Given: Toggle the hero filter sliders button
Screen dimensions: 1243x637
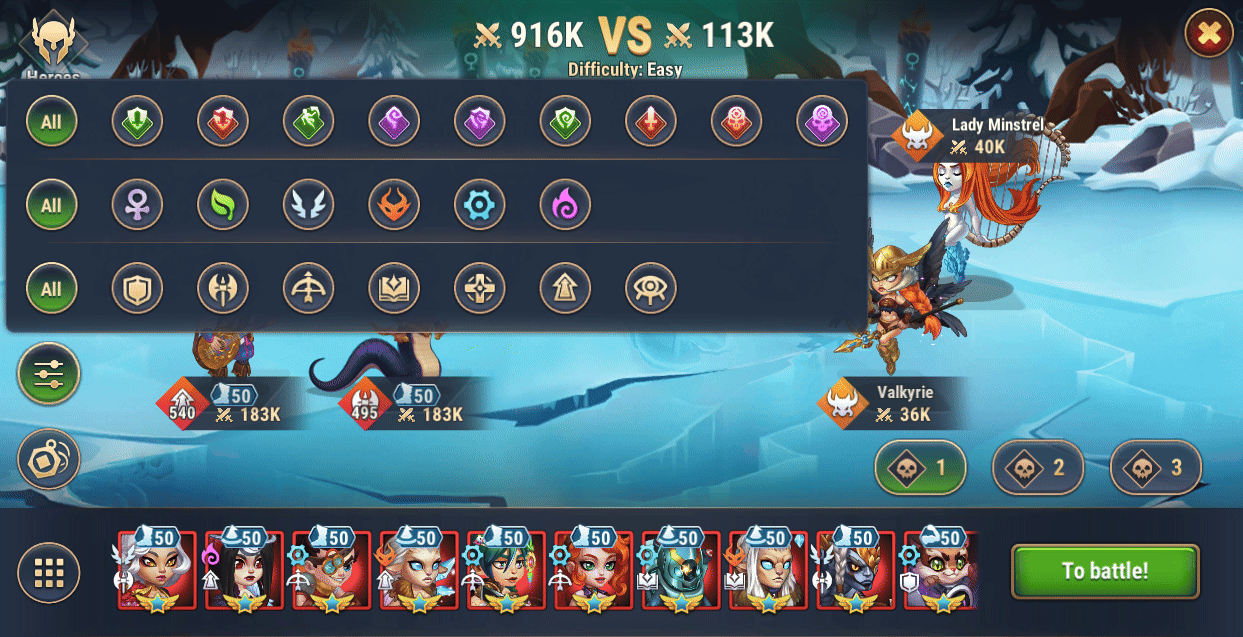Looking at the screenshot, I should [x=48, y=374].
